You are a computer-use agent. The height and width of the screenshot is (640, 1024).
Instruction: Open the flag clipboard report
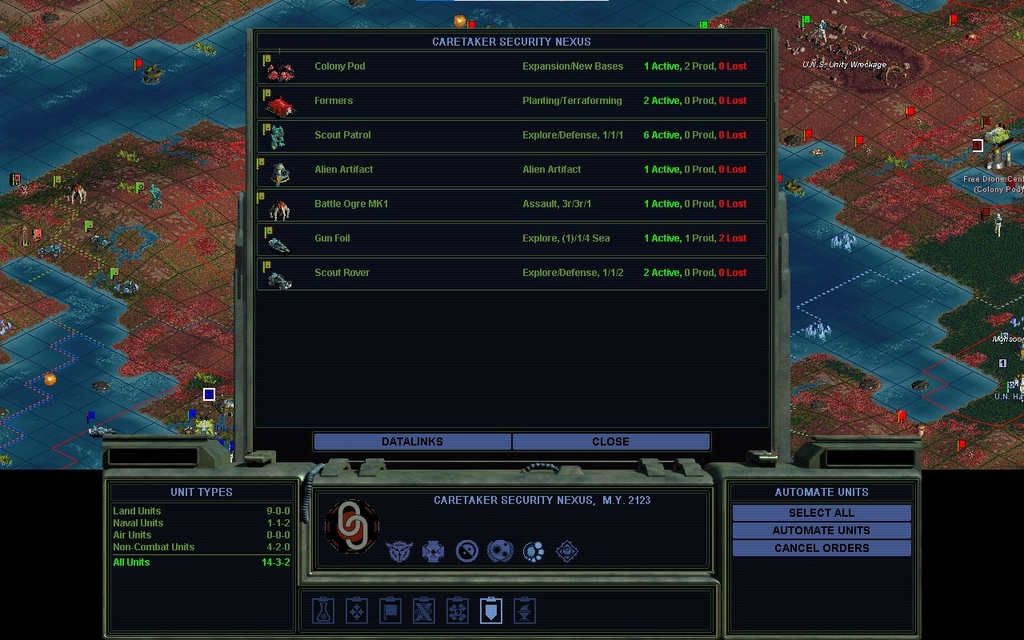pyautogui.click(x=390, y=610)
